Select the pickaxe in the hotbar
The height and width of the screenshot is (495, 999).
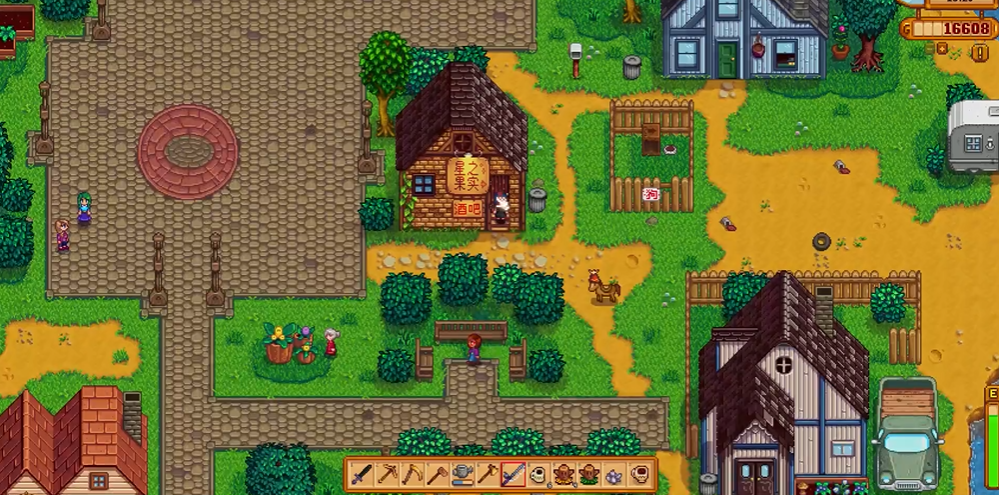point(387,474)
